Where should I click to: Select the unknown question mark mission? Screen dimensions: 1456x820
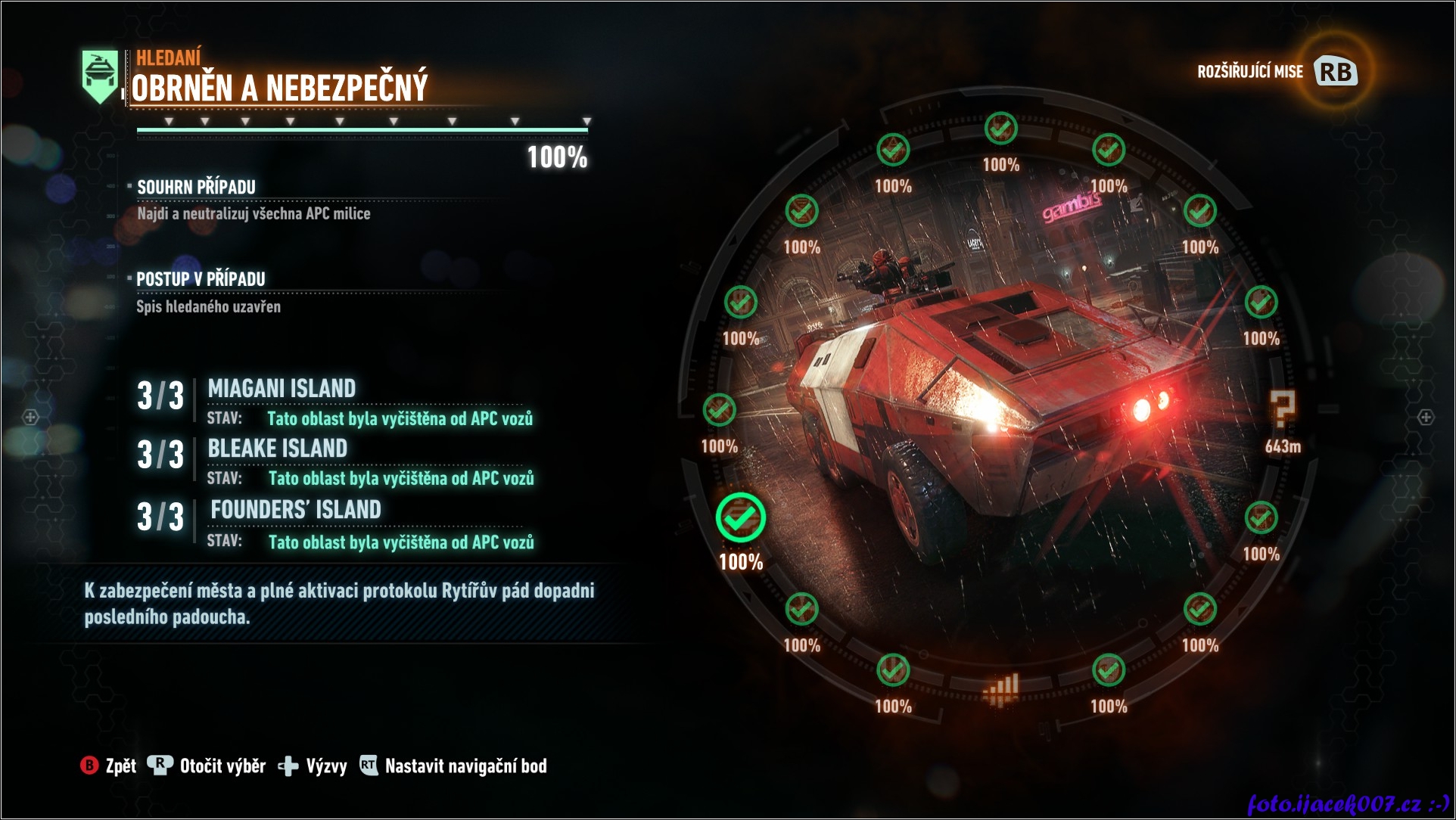[x=1282, y=410]
